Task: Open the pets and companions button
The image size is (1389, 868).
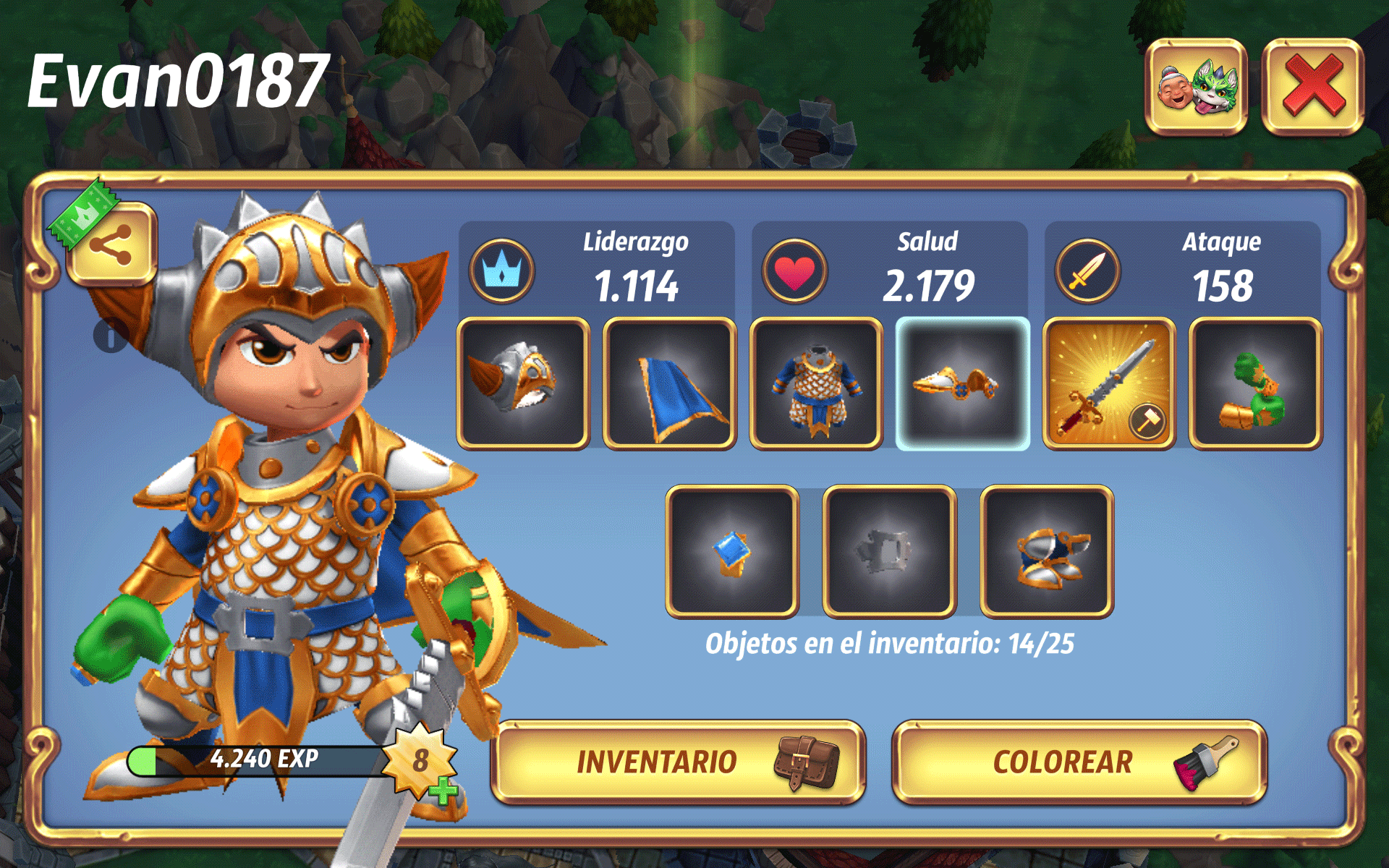Action: [x=1197, y=87]
